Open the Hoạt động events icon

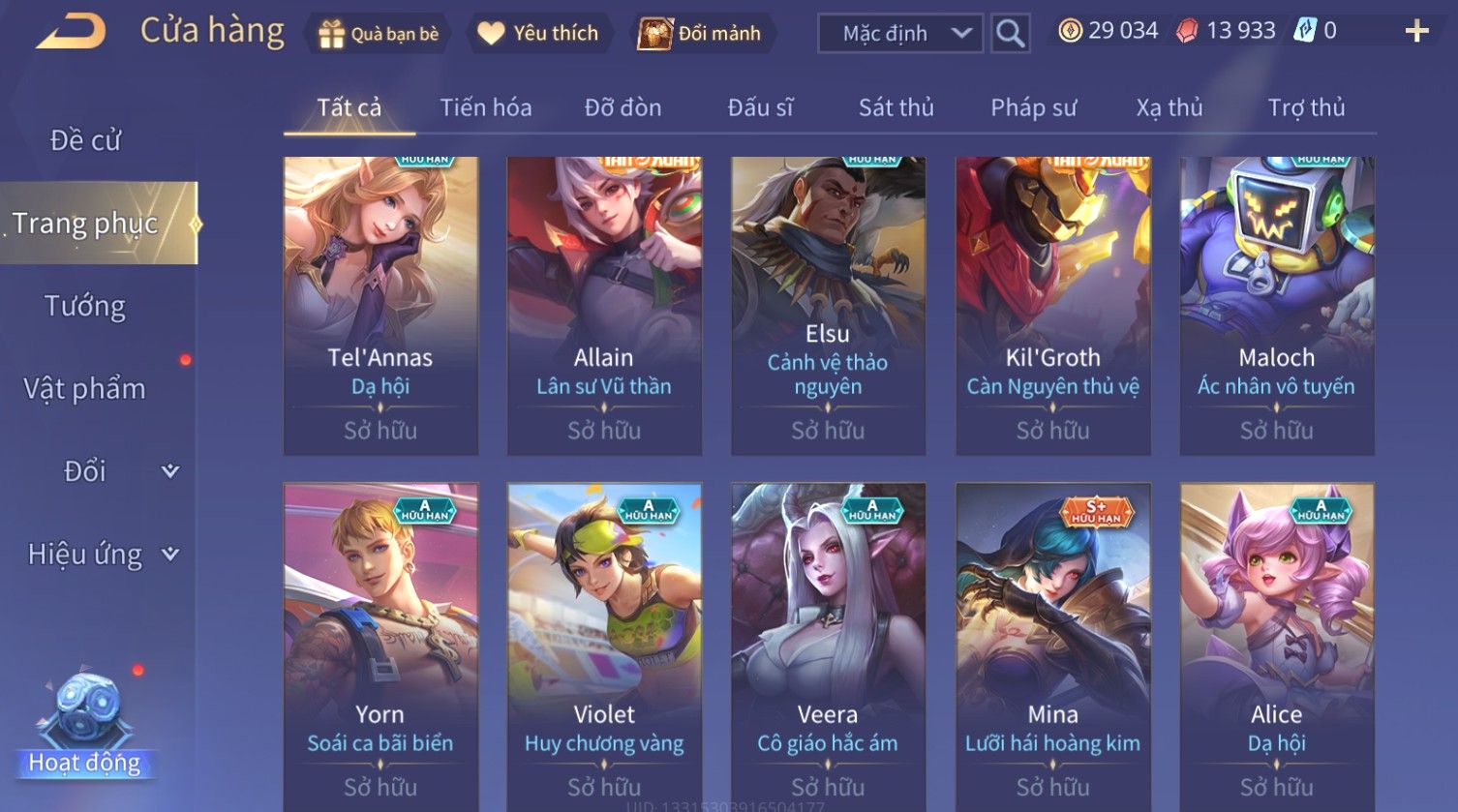[x=84, y=728]
